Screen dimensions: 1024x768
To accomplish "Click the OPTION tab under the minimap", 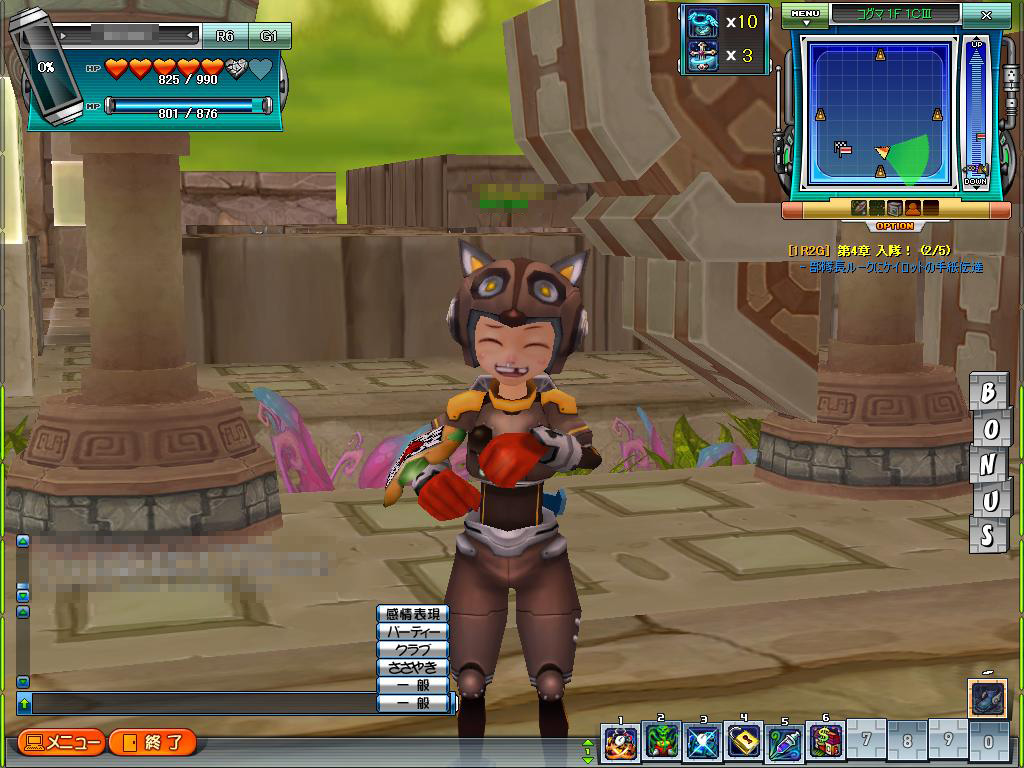I will [895, 227].
